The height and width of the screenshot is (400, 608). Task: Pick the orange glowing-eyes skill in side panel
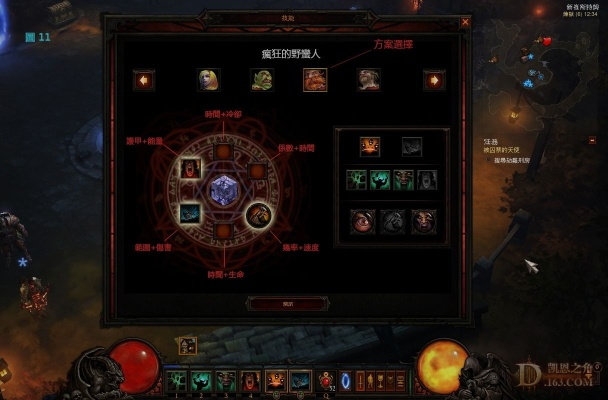pyautogui.click(x=369, y=147)
